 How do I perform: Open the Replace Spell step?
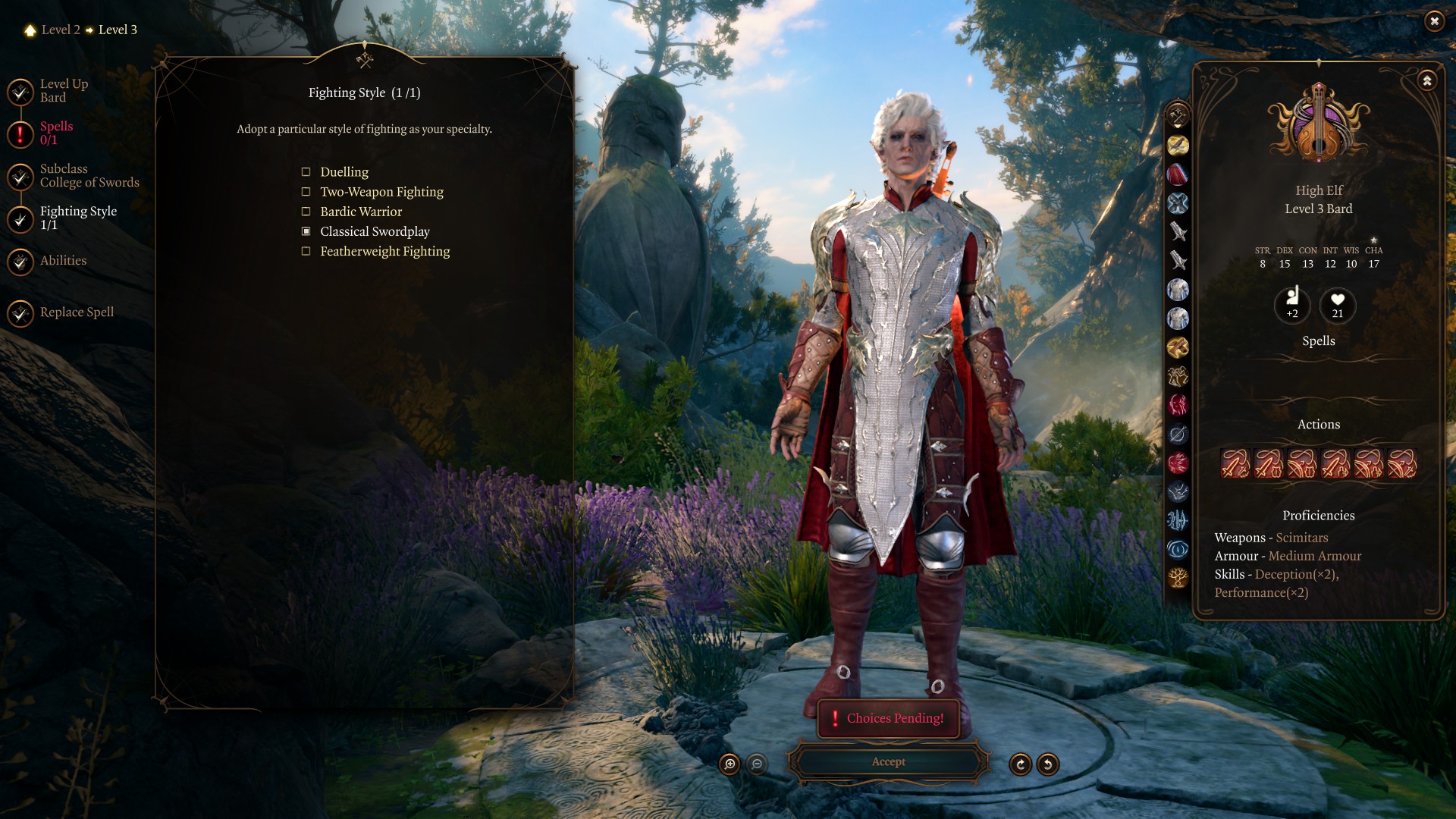click(x=76, y=312)
